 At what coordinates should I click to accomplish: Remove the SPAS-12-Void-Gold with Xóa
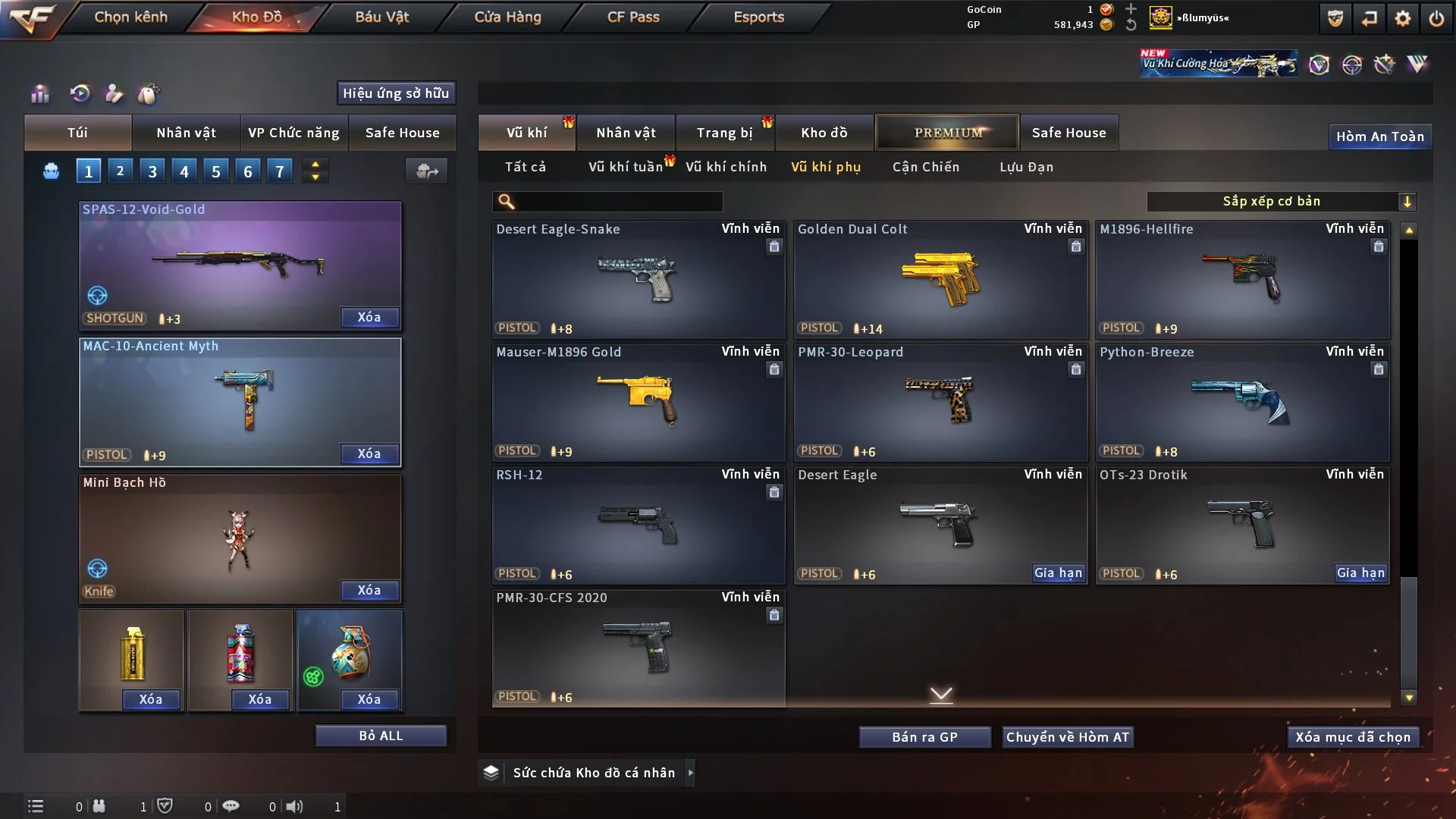[369, 317]
